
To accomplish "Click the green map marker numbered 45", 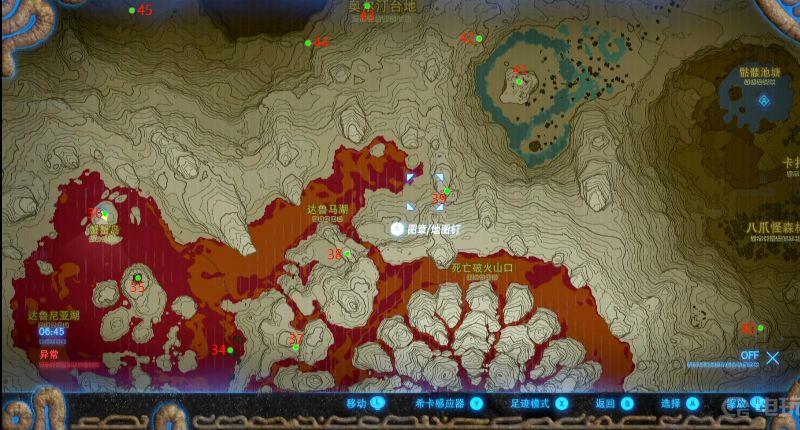I will click(132, 11).
